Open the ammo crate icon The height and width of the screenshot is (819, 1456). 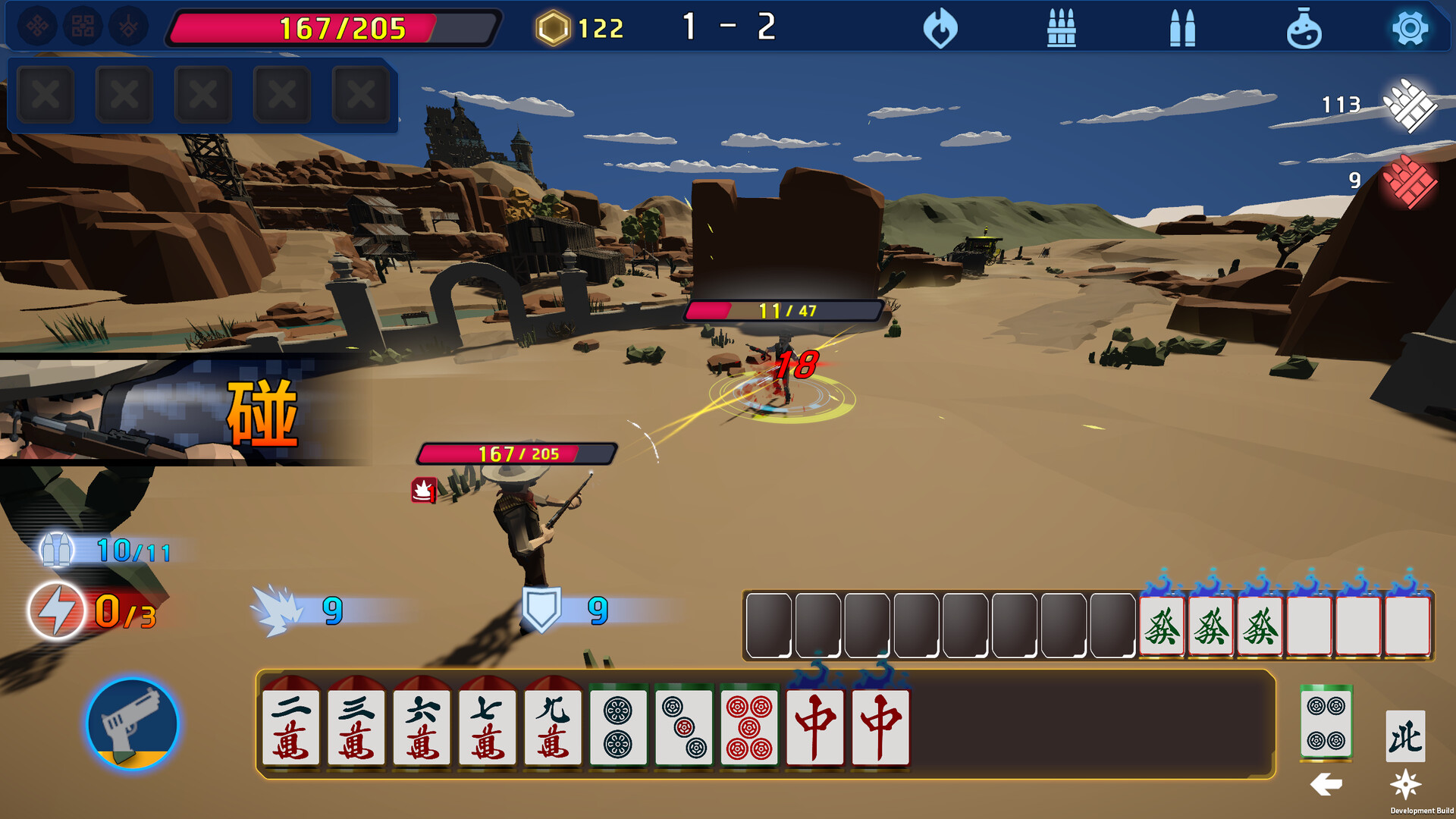tap(1061, 29)
